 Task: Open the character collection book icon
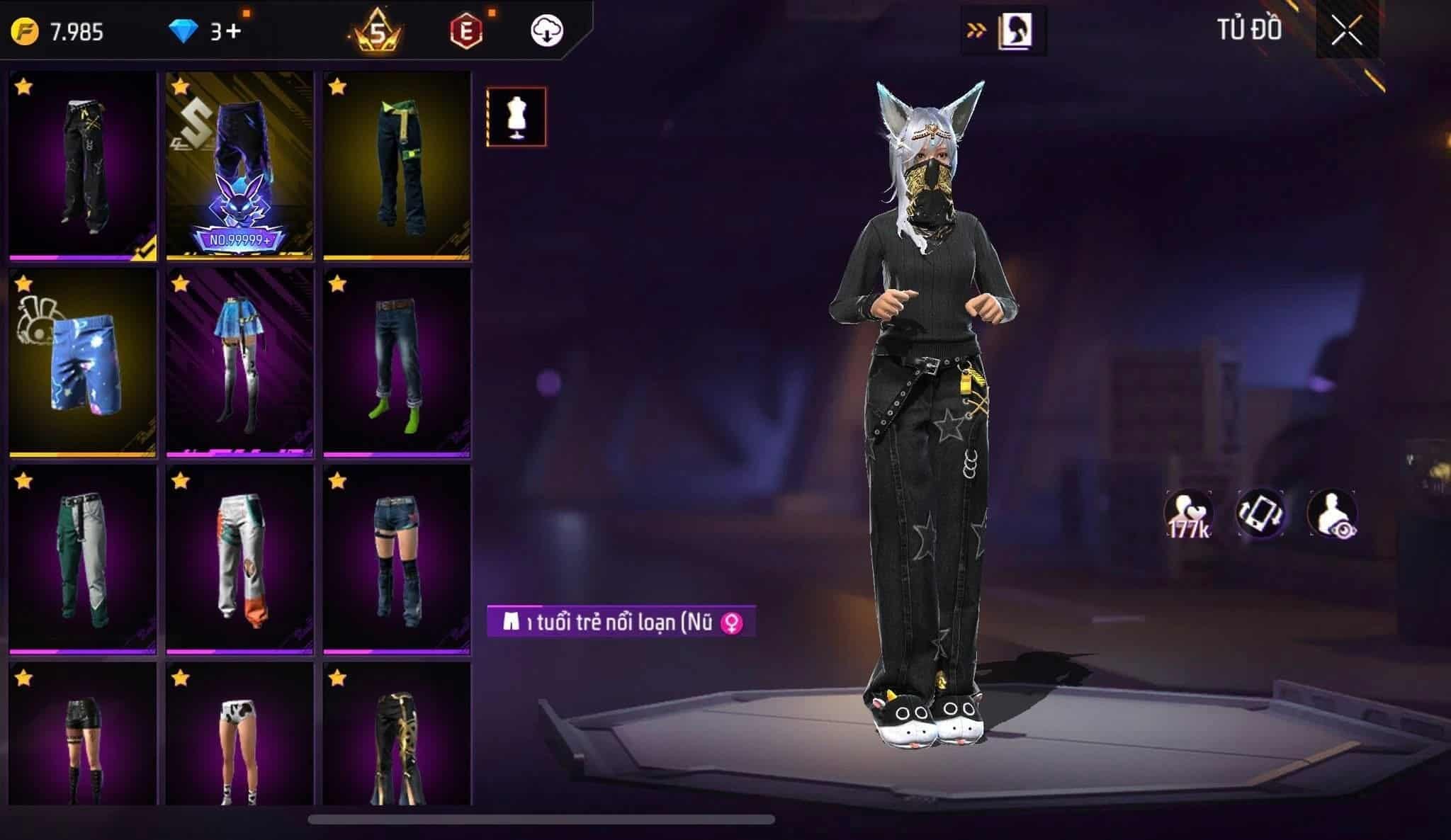coord(1015,31)
